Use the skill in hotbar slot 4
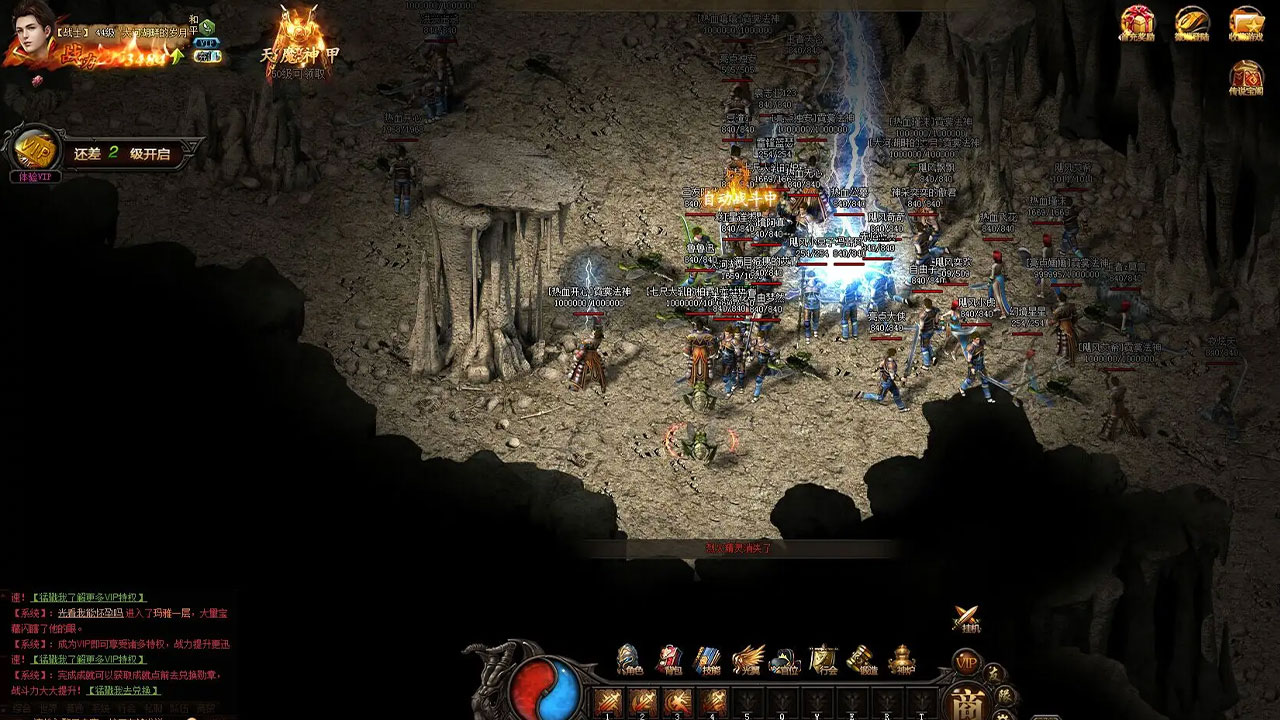The width and height of the screenshot is (1280, 720). coord(713,702)
